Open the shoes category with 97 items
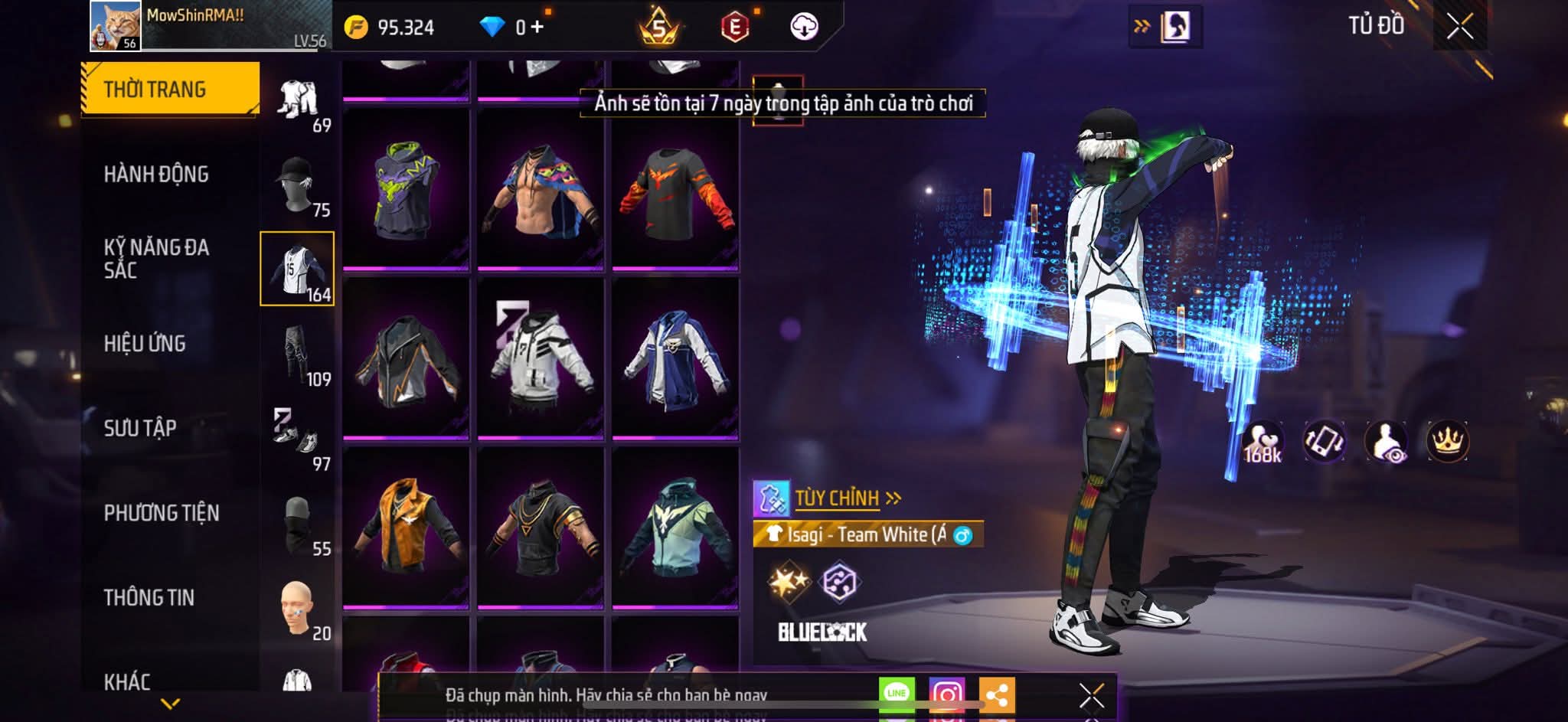 [298, 439]
